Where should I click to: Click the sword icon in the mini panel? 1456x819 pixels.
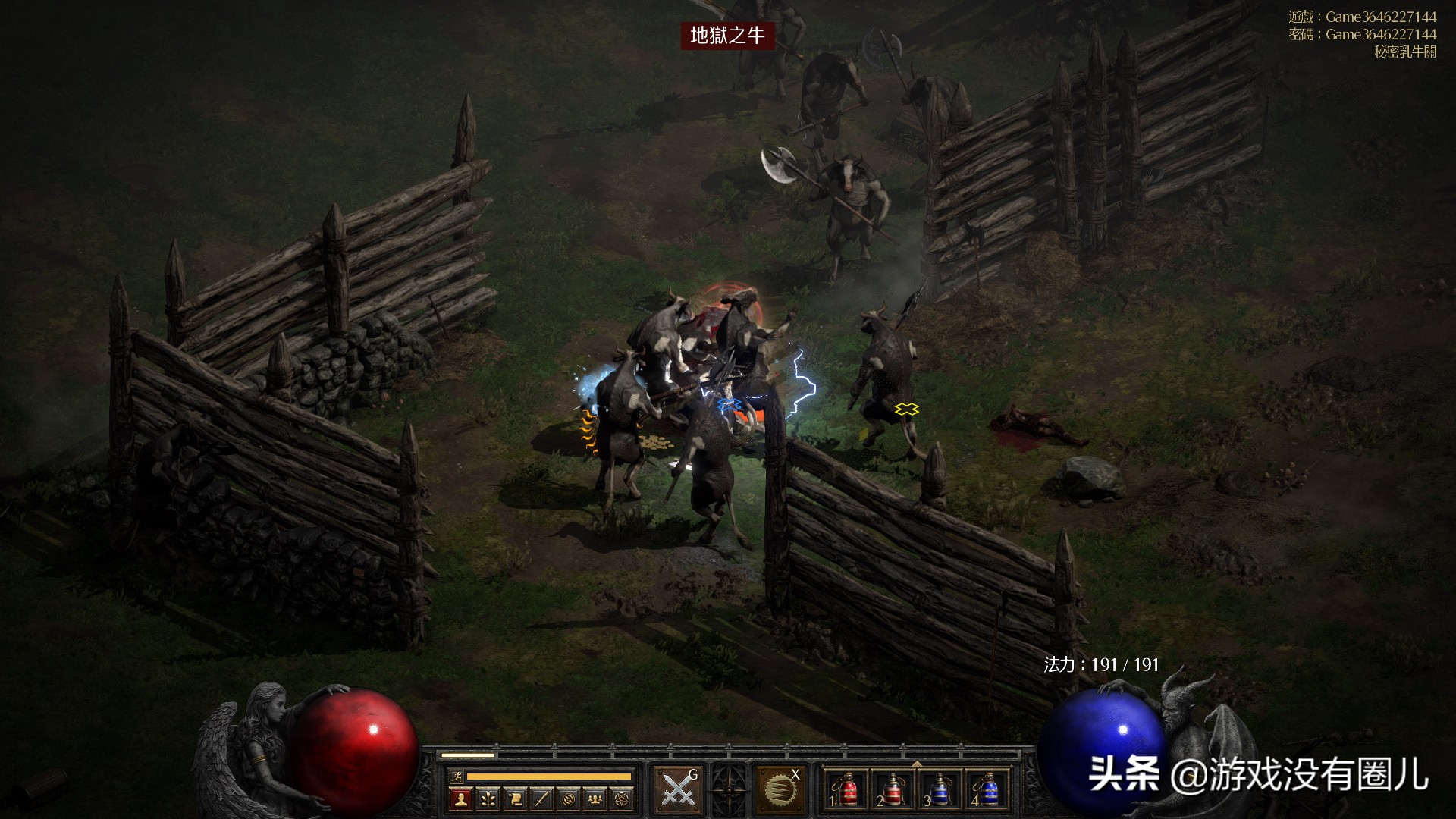point(541,799)
